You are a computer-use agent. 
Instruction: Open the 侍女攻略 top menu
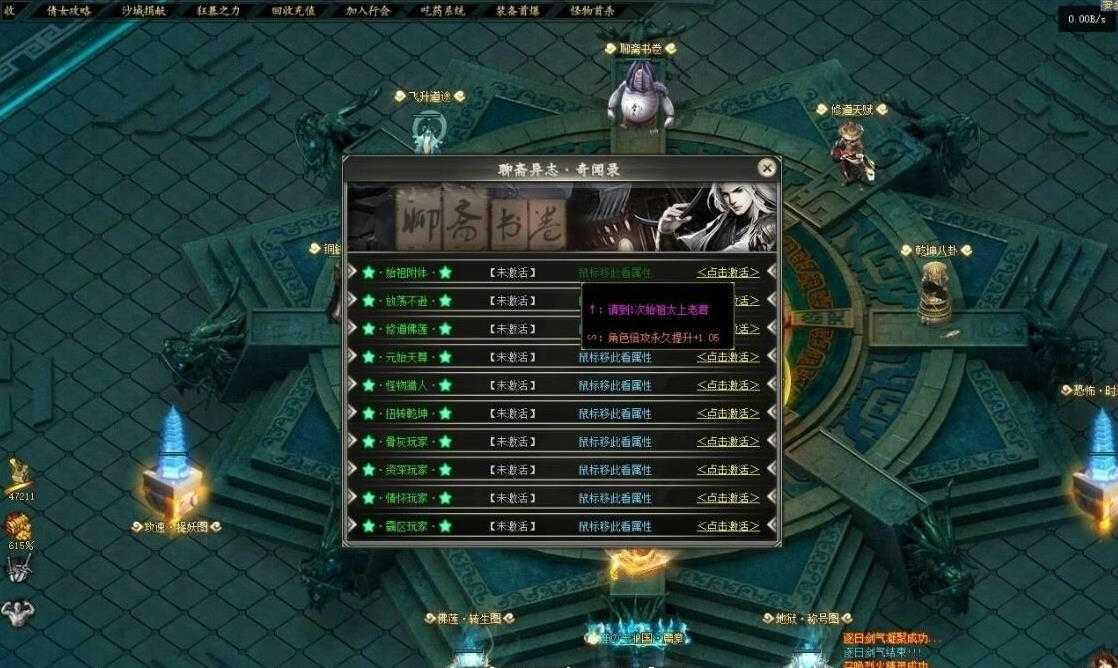point(69,11)
